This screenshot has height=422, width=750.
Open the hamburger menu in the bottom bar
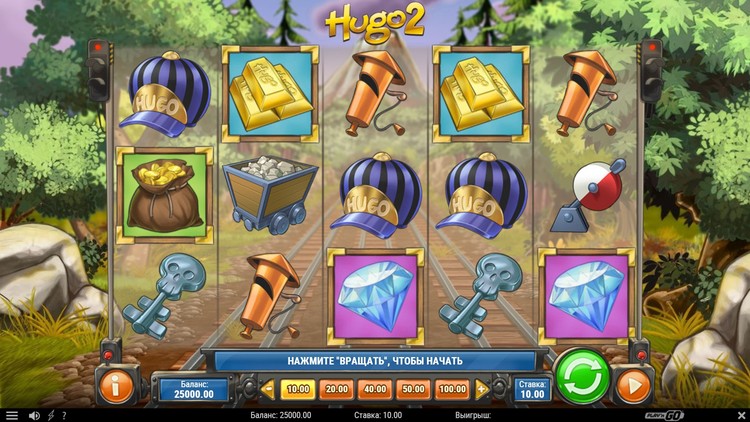coord(12,415)
